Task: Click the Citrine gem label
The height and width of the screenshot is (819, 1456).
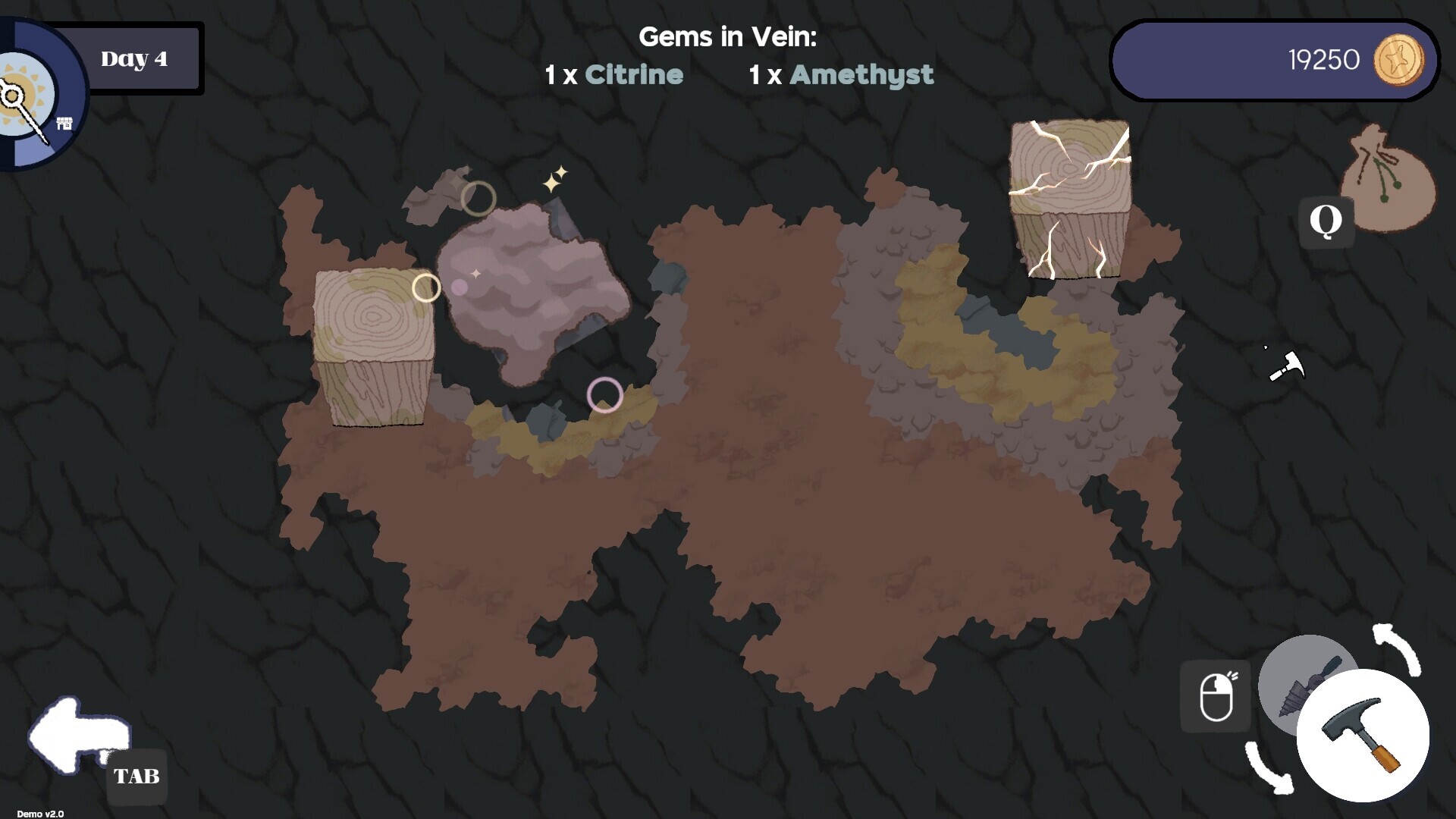Action: pyautogui.click(x=634, y=74)
